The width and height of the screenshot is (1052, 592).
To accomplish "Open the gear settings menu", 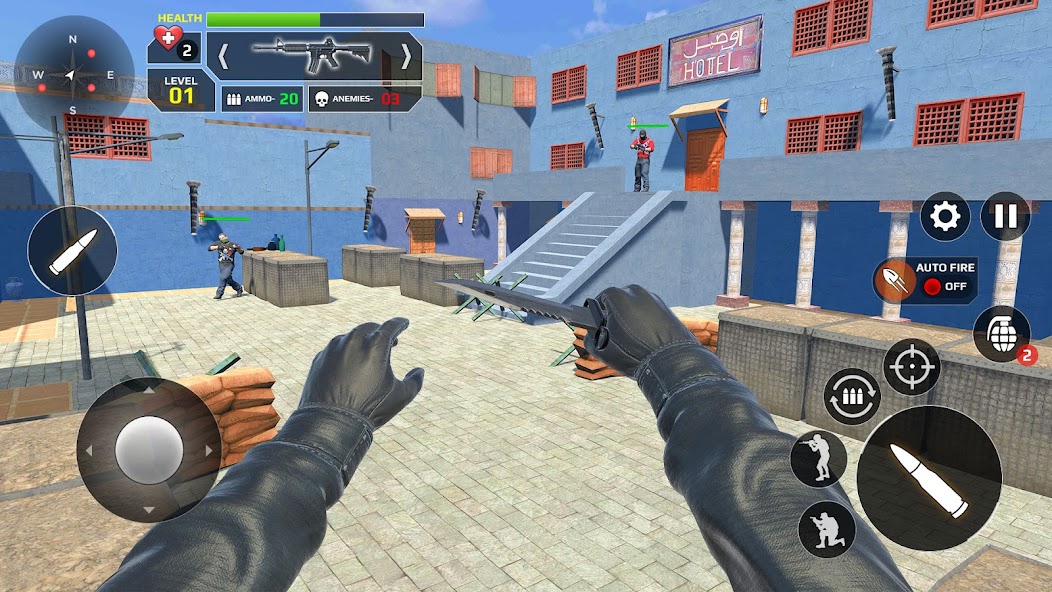I will (945, 217).
